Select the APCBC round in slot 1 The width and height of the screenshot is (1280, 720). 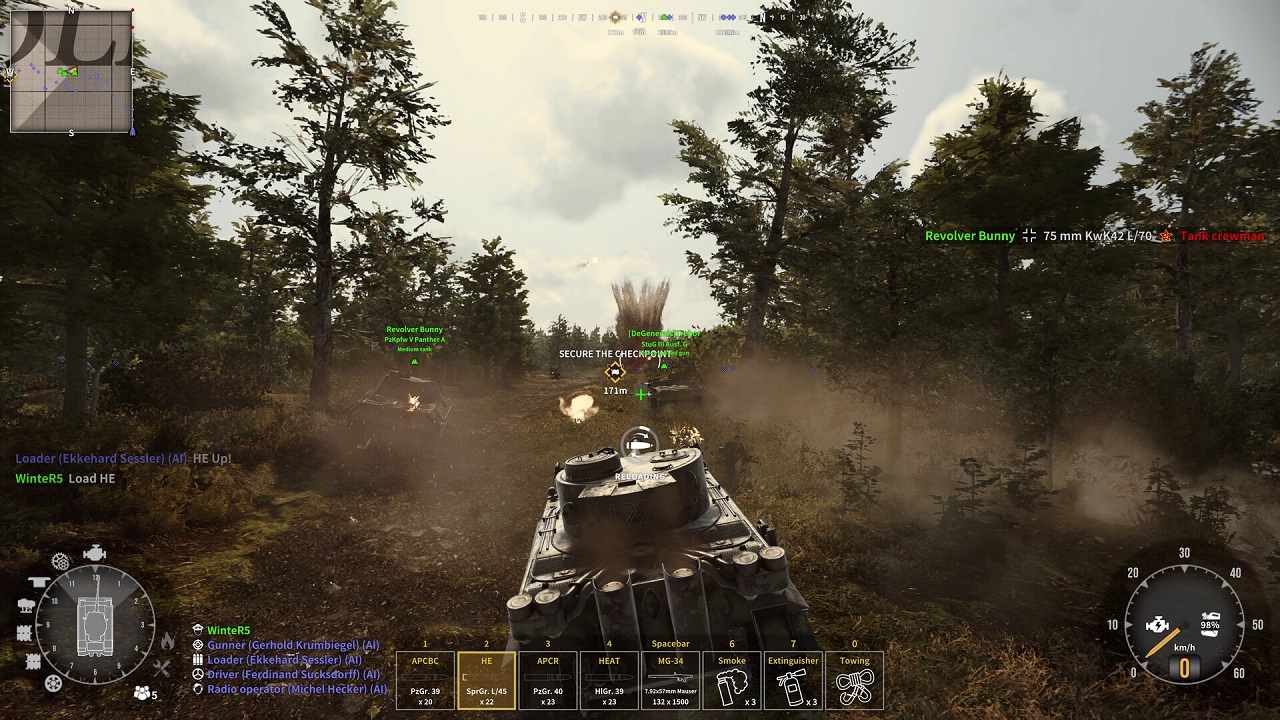coord(425,678)
